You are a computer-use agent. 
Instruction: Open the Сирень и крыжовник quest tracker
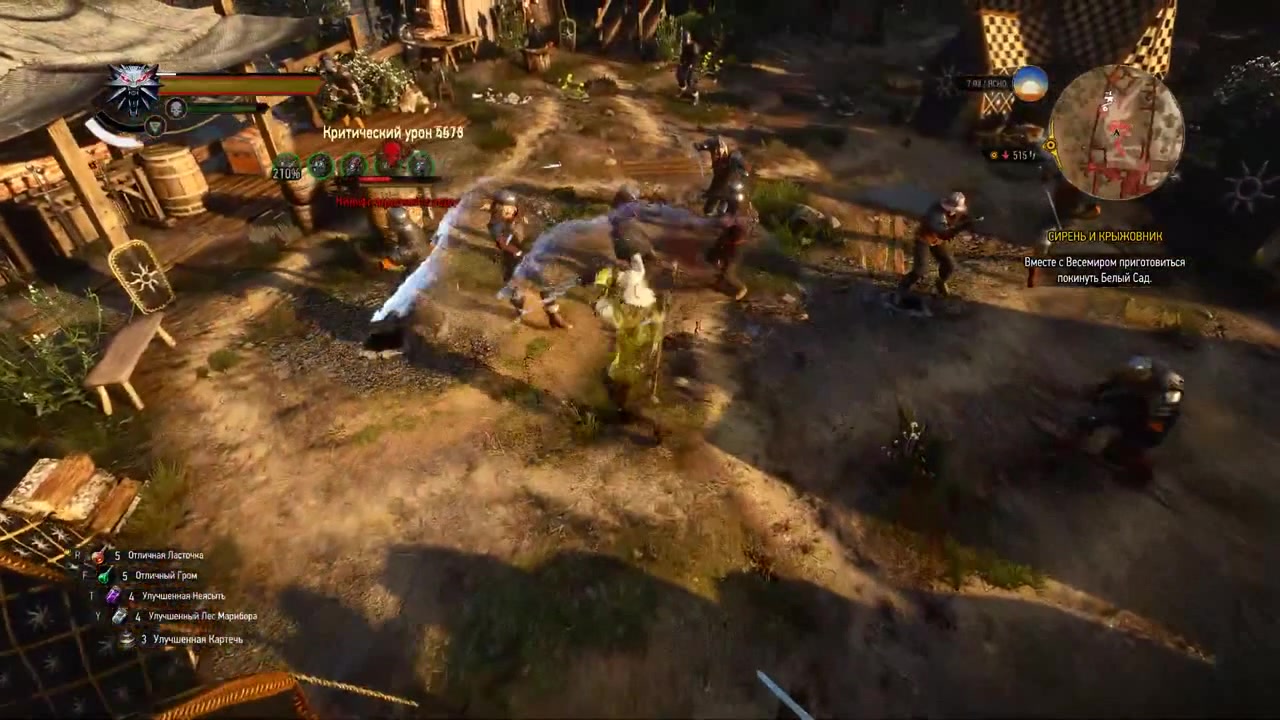(1104, 237)
